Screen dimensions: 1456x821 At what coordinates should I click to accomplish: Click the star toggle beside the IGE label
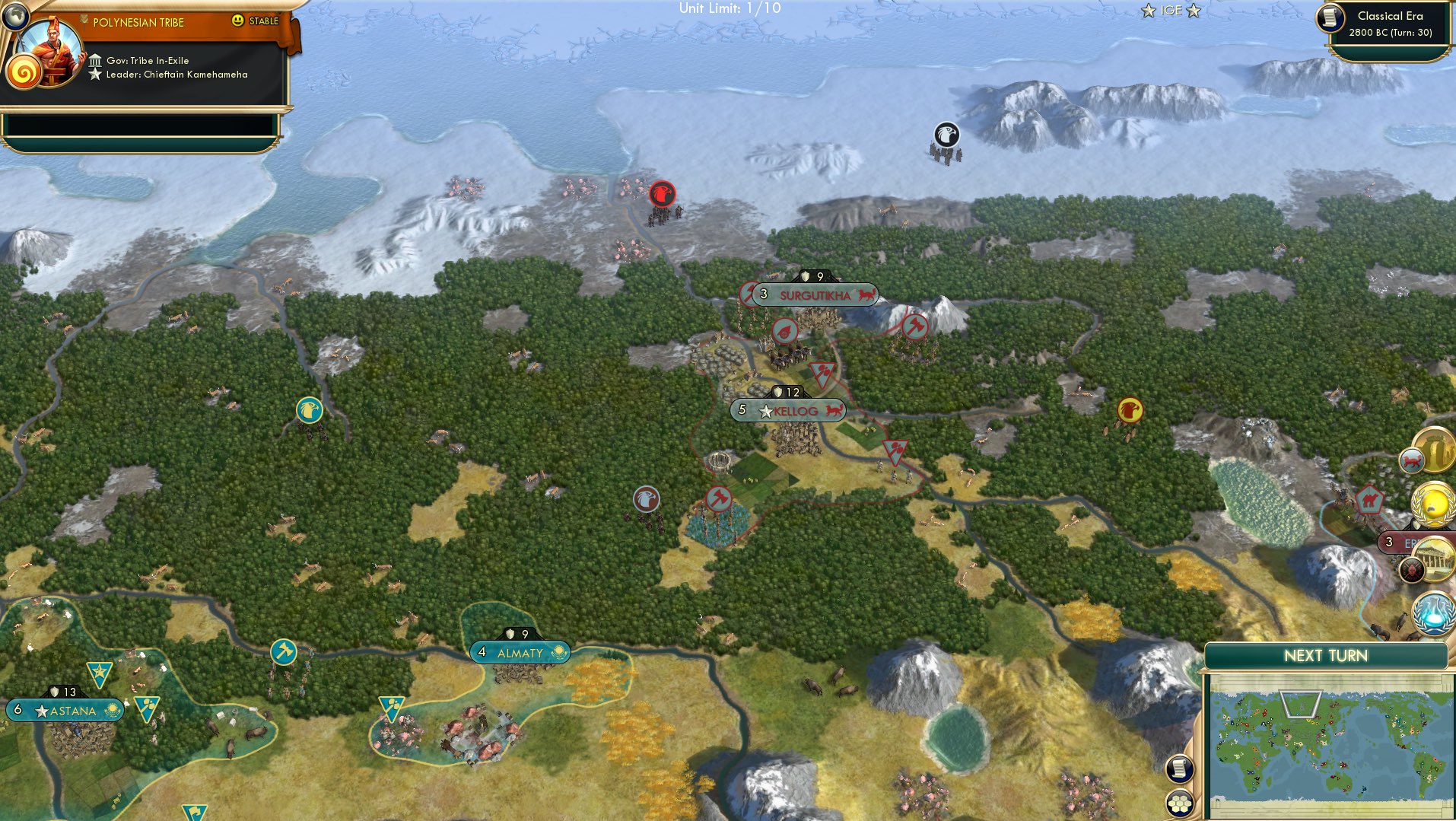[x=1149, y=11]
